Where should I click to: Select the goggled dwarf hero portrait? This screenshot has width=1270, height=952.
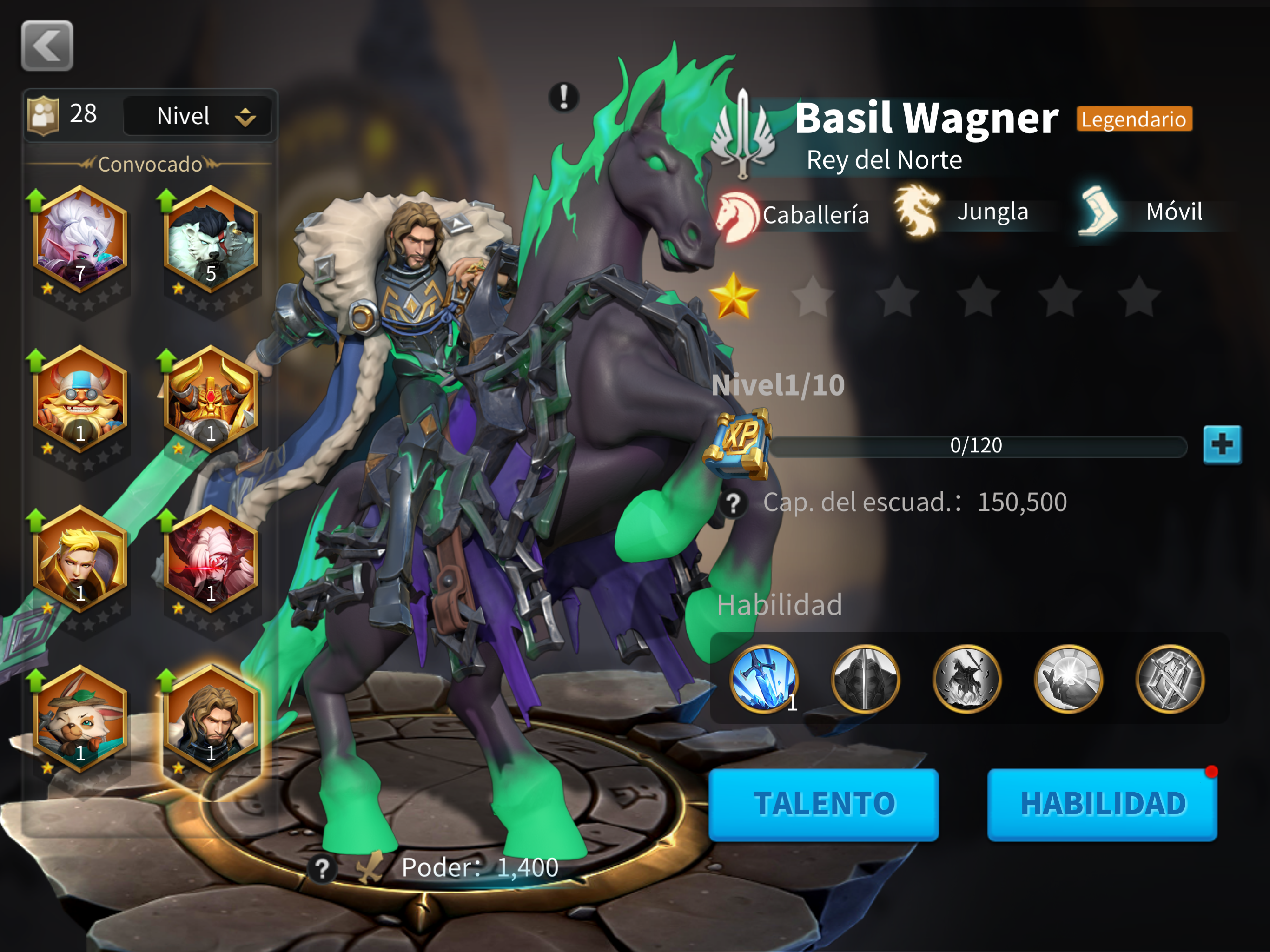coord(80,400)
